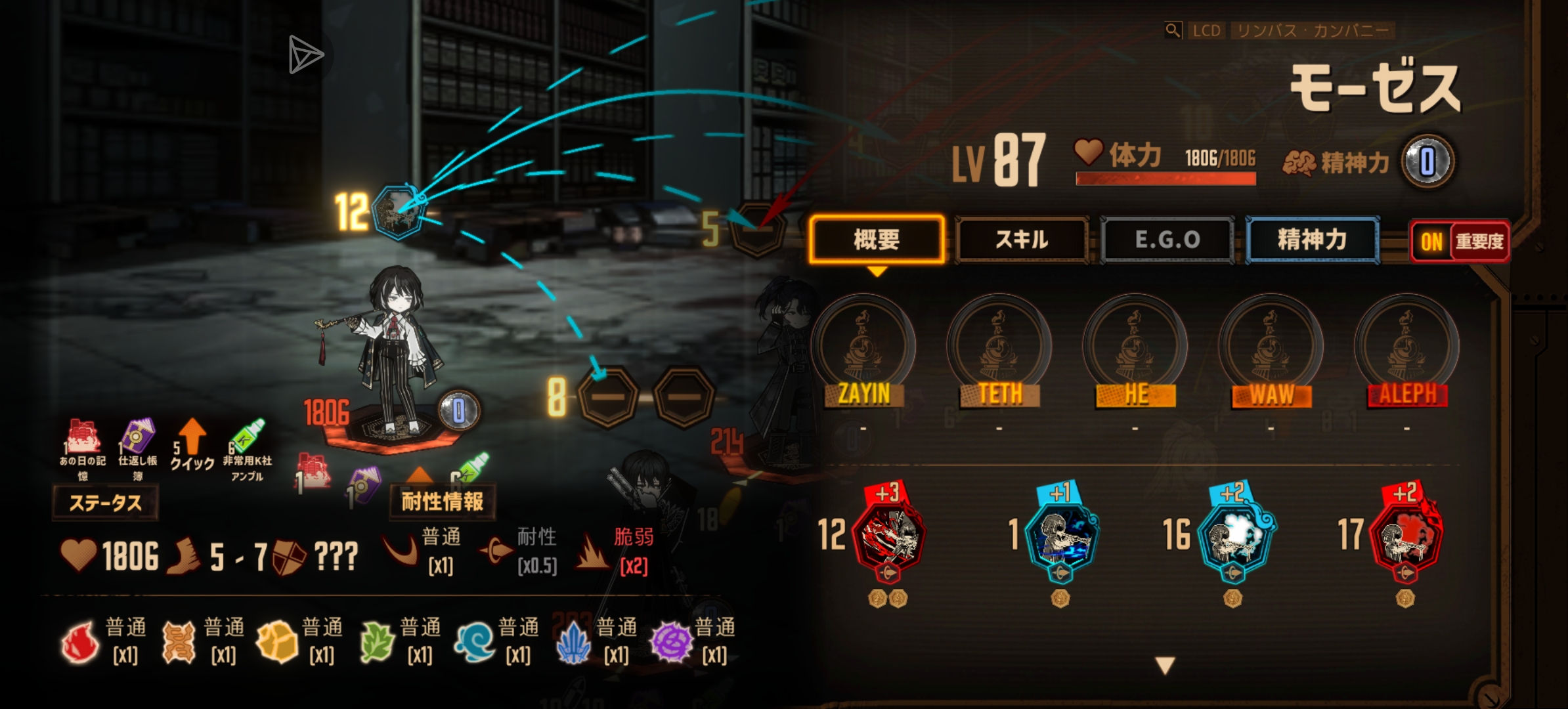Viewport: 1568px width, 709px height.
Task: Open the 耐性情報 resistance info section
Action: 443,502
